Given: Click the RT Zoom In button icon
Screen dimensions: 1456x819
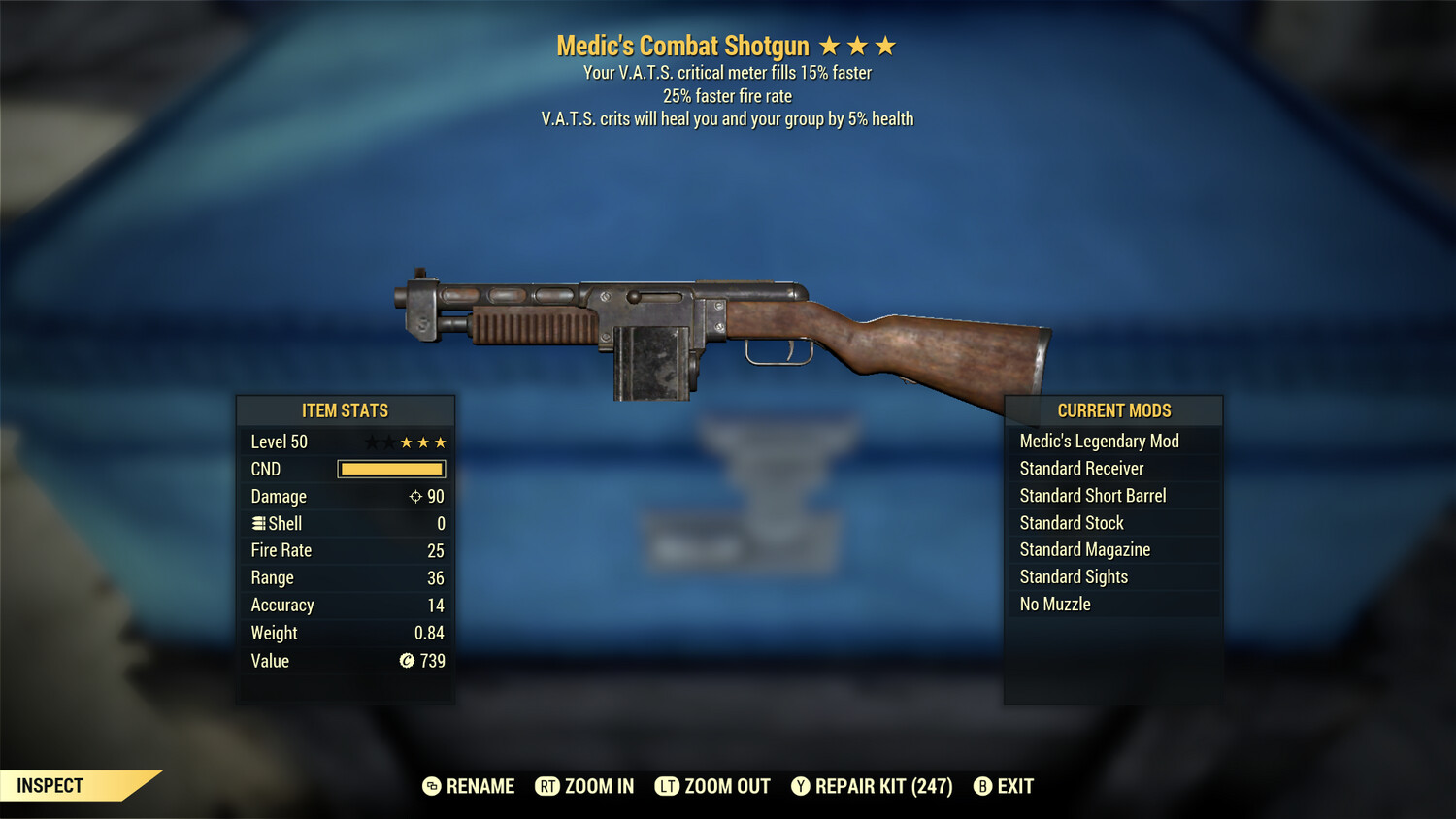Looking at the screenshot, I should click(x=547, y=786).
